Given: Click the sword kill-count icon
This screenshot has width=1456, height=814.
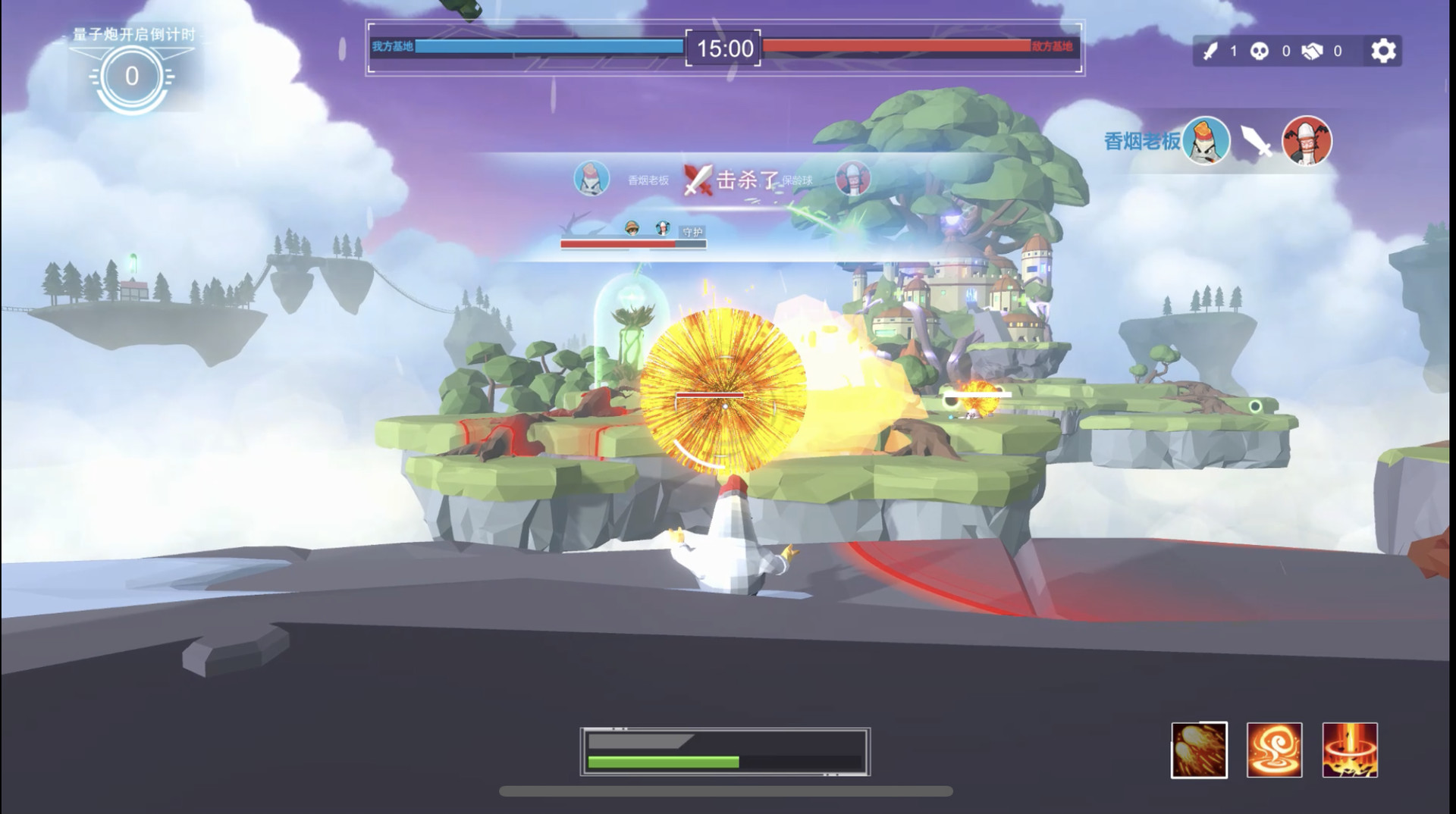Looking at the screenshot, I should pos(1211,51).
